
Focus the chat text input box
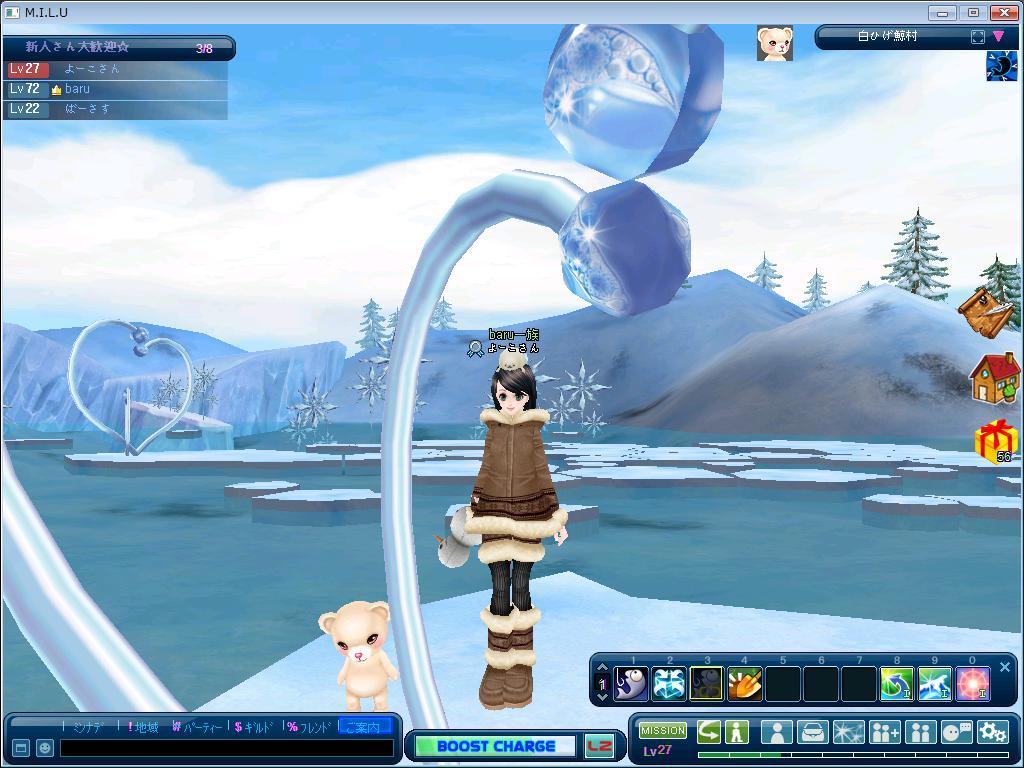pyautogui.click(x=226, y=748)
